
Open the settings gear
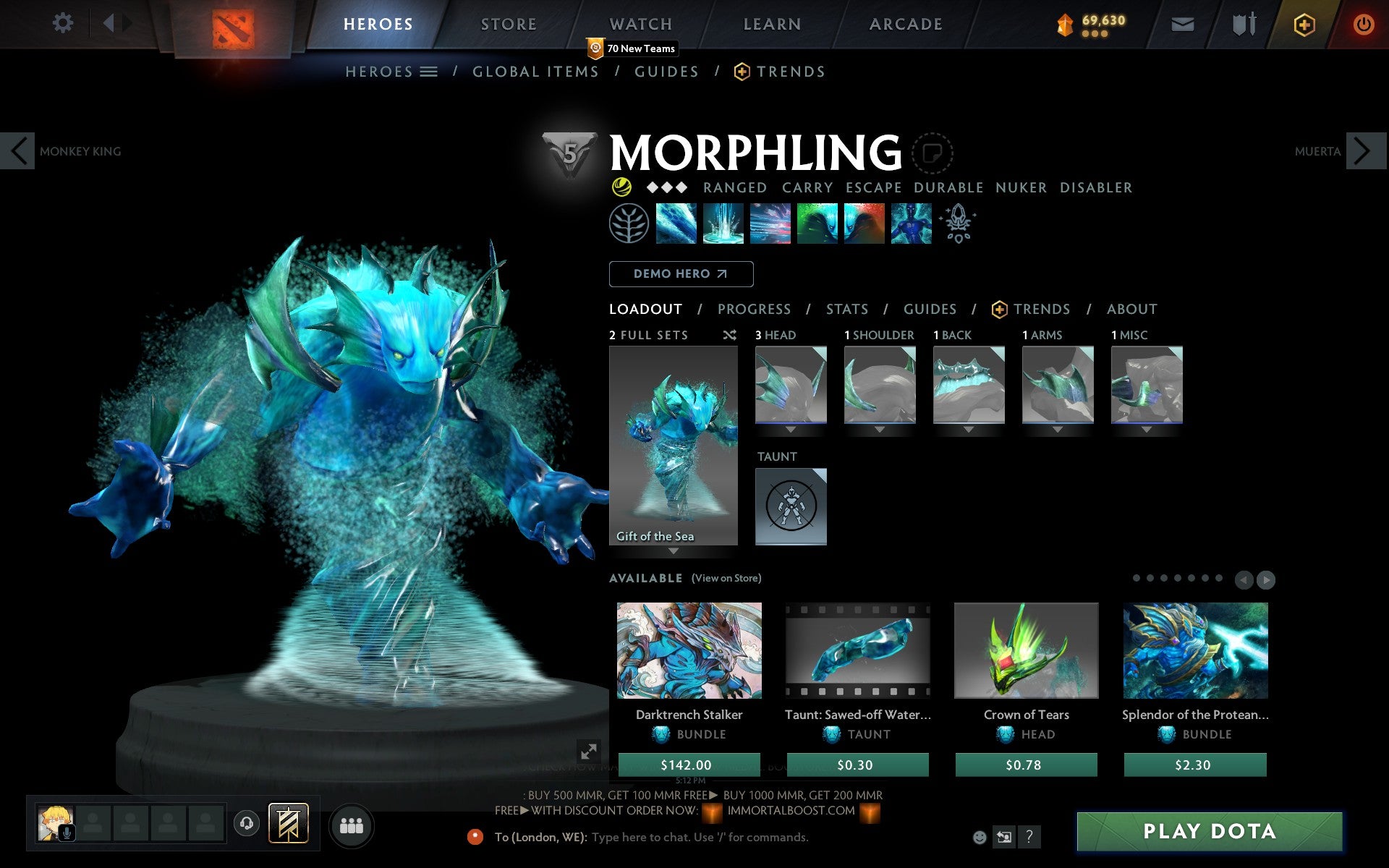coord(64,24)
